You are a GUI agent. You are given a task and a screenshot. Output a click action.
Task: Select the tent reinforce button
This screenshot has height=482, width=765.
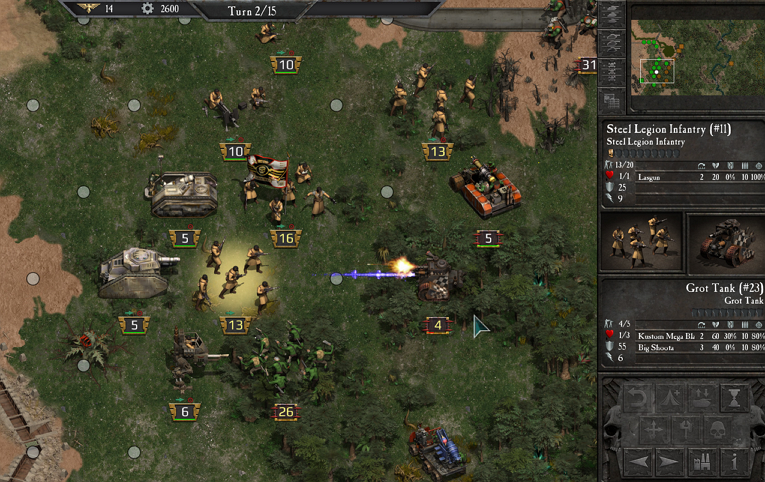coord(670,400)
